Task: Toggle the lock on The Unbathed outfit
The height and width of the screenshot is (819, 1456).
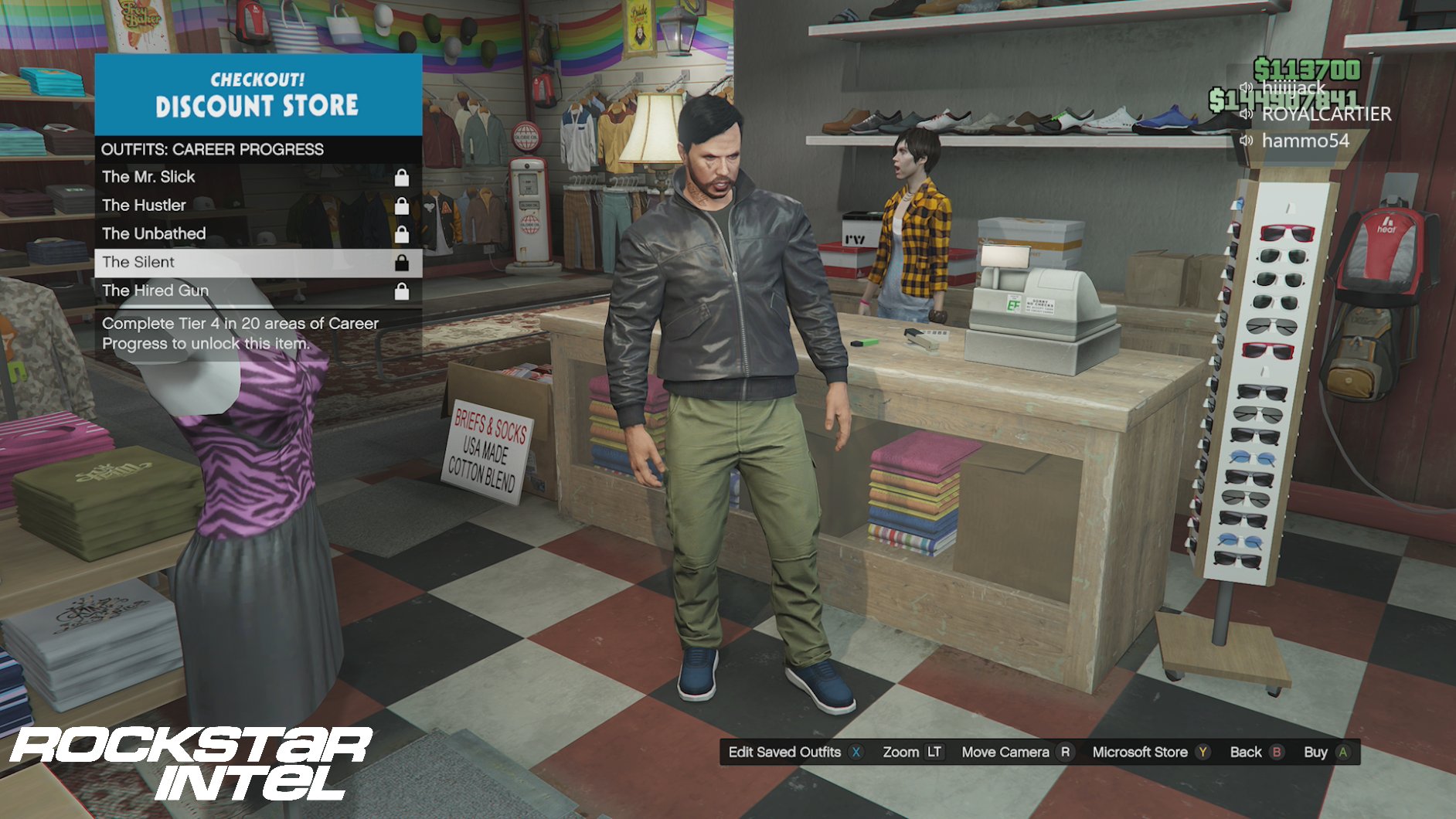Action: 403,233
